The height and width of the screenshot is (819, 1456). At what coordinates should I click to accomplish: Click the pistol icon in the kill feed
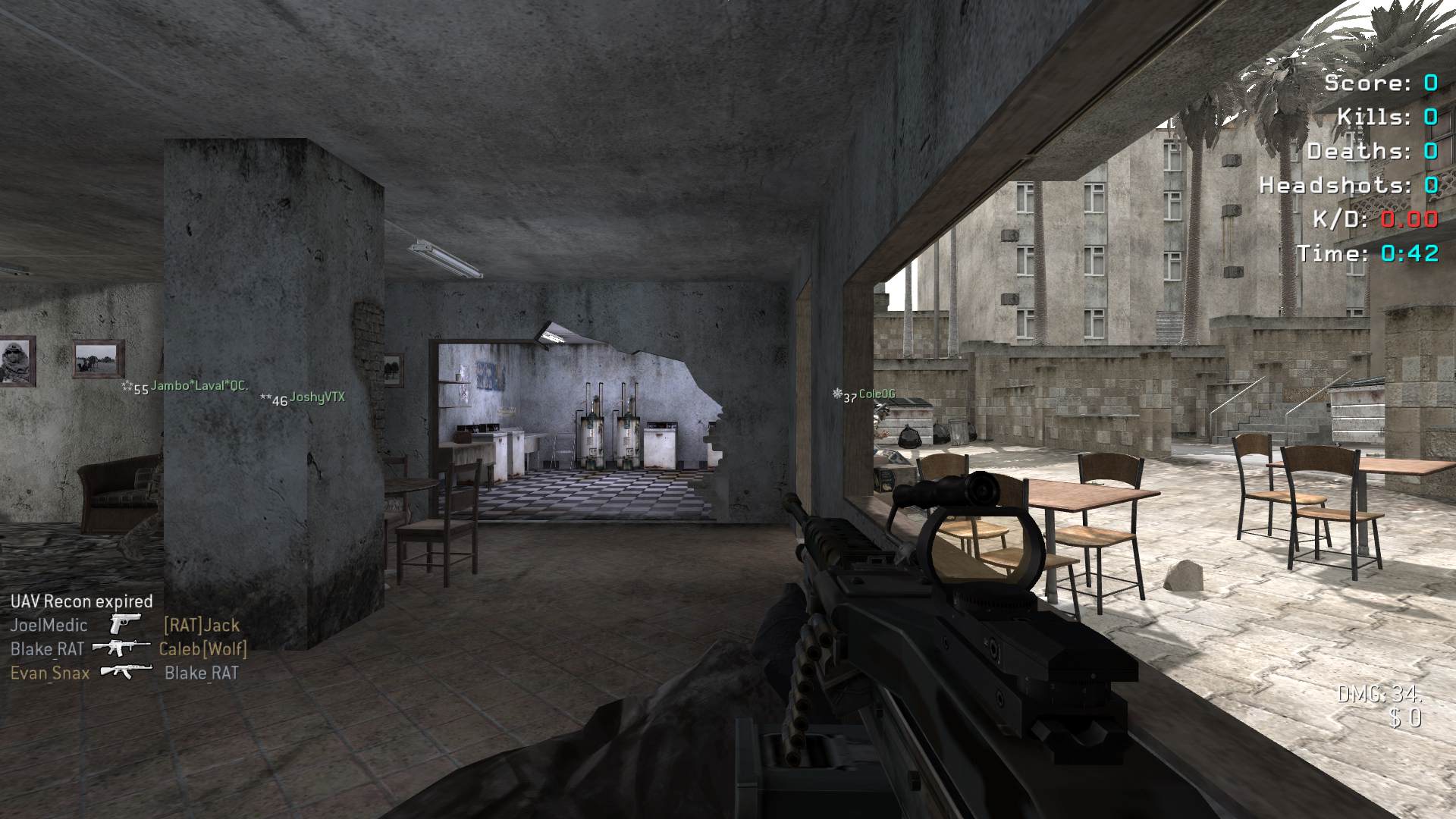pos(124,624)
